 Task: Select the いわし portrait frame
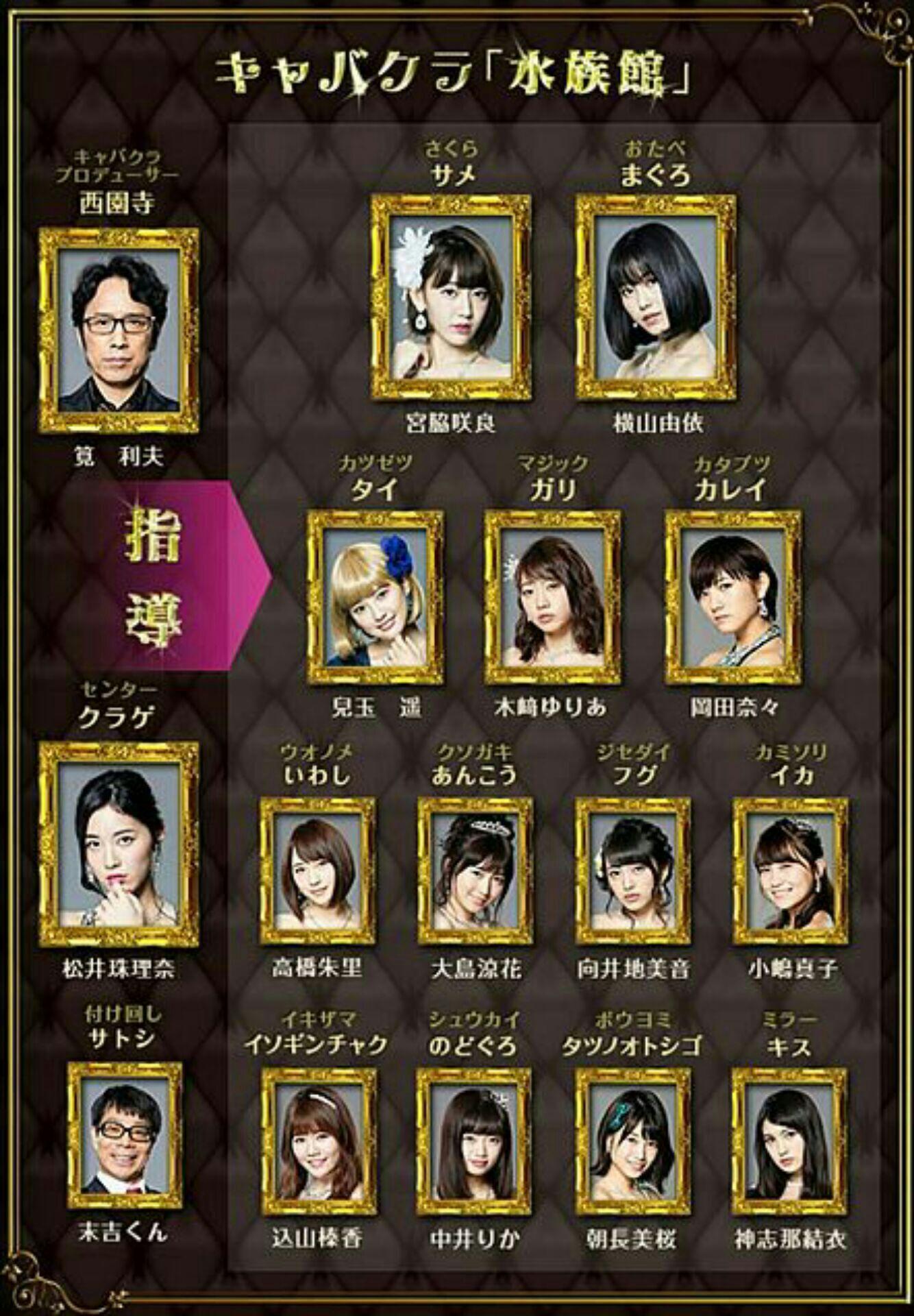(317, 870)
